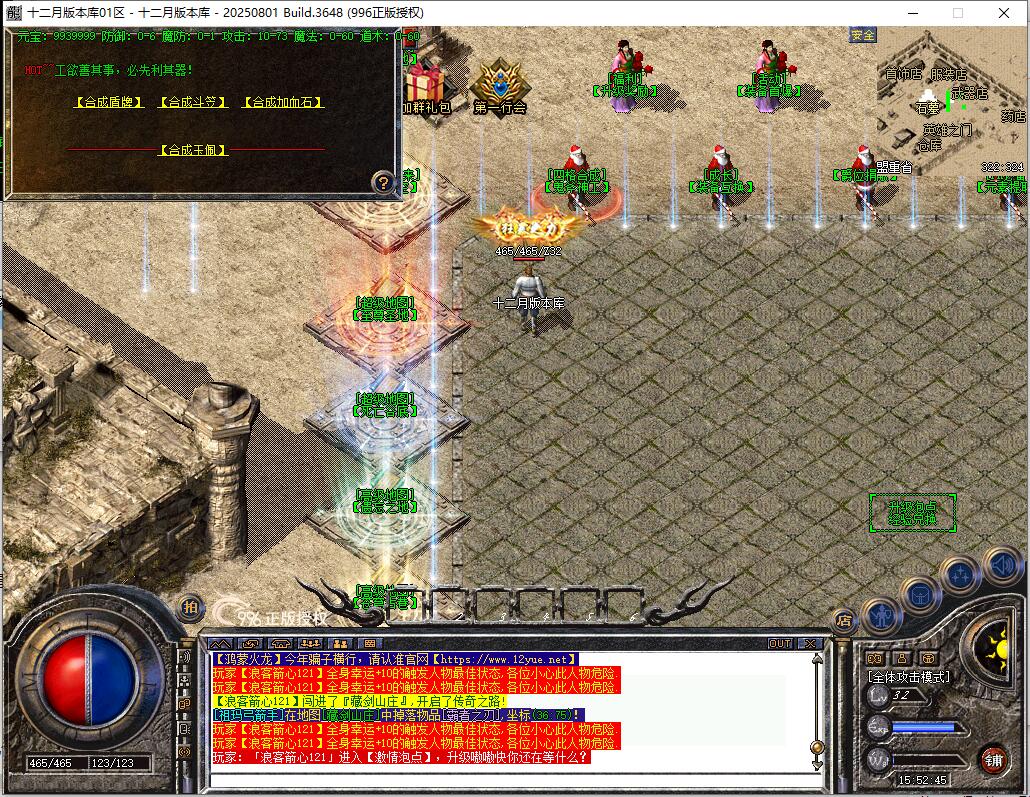Choose the 合成盾牌 option
Viewport: 1030px width, 797px height.
[110, 102]
